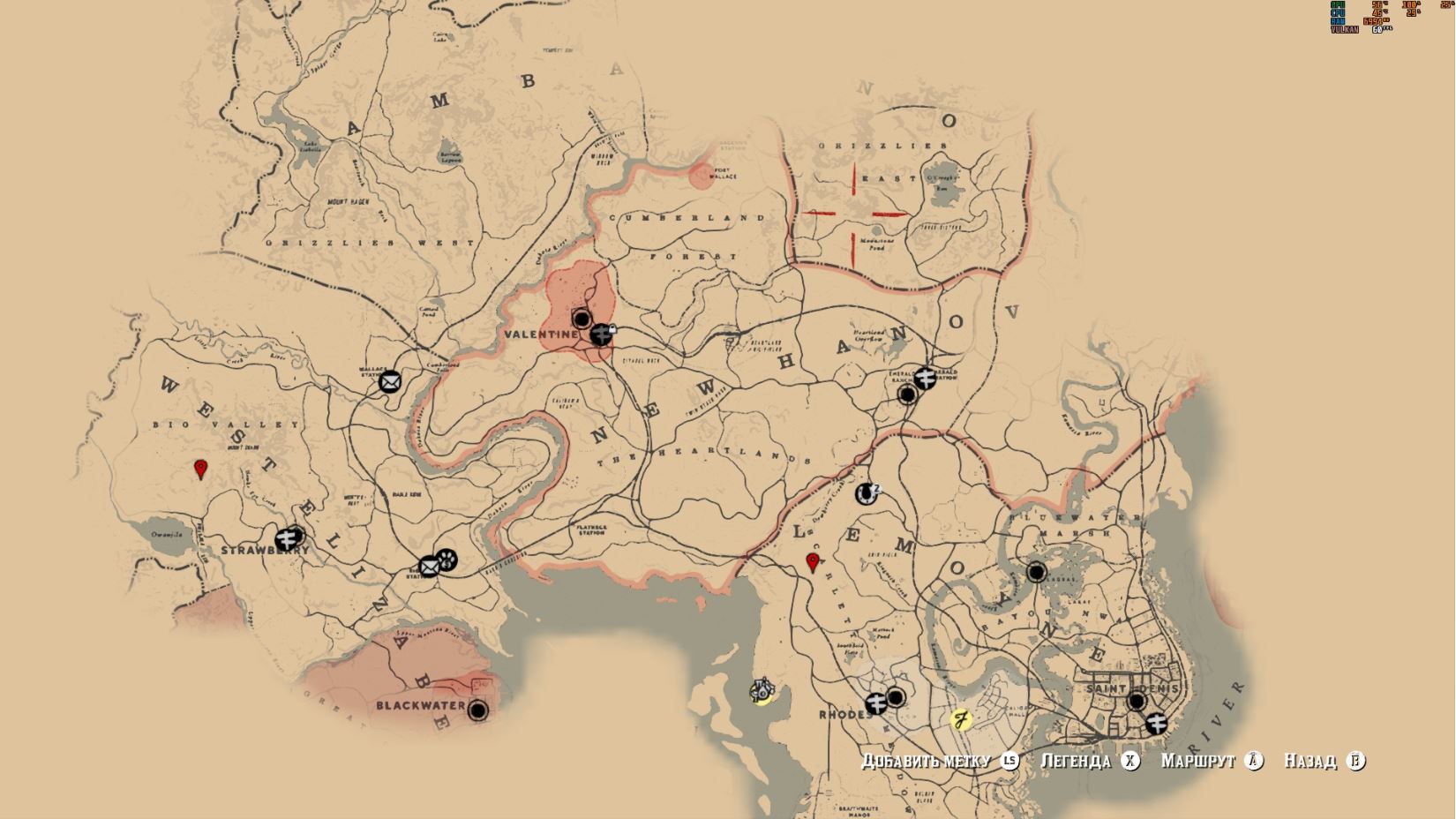Select the envelope marker at Wallace Station

pos(390,381)
